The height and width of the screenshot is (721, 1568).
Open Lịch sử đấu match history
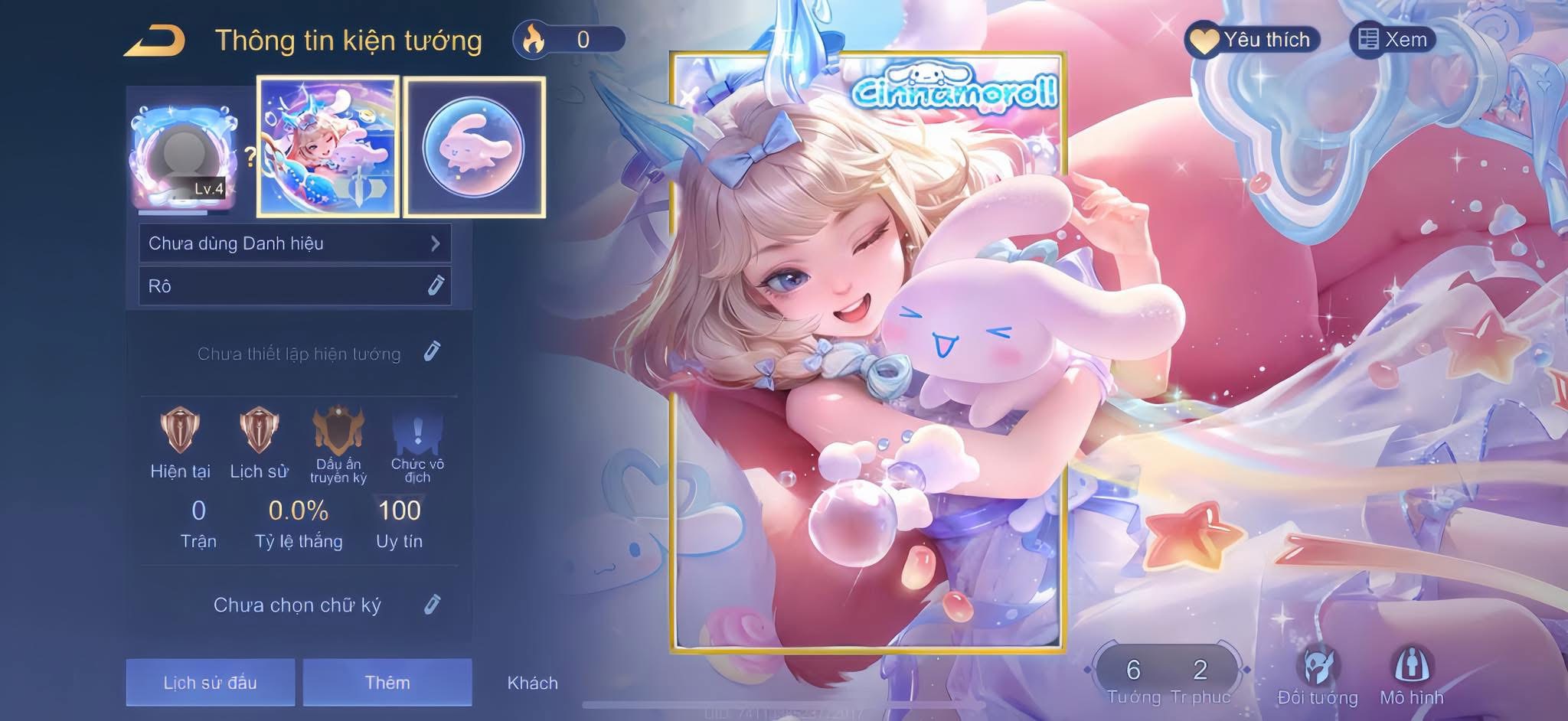pos(211,682)
